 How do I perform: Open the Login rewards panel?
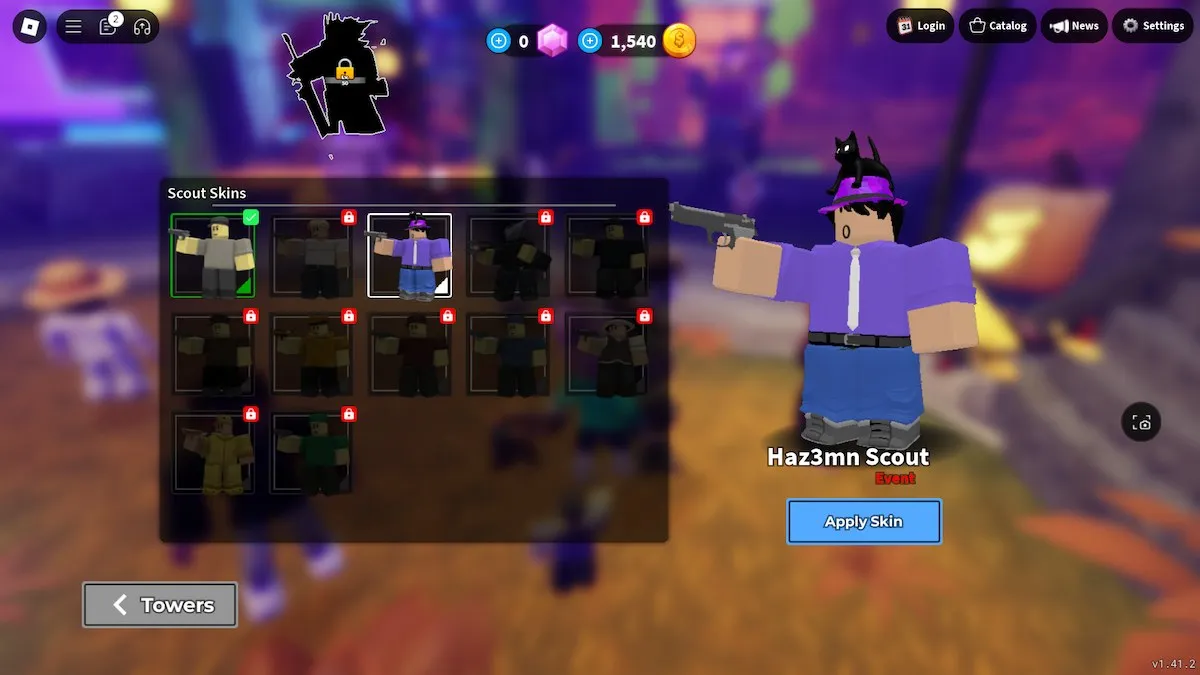point(920,26)
